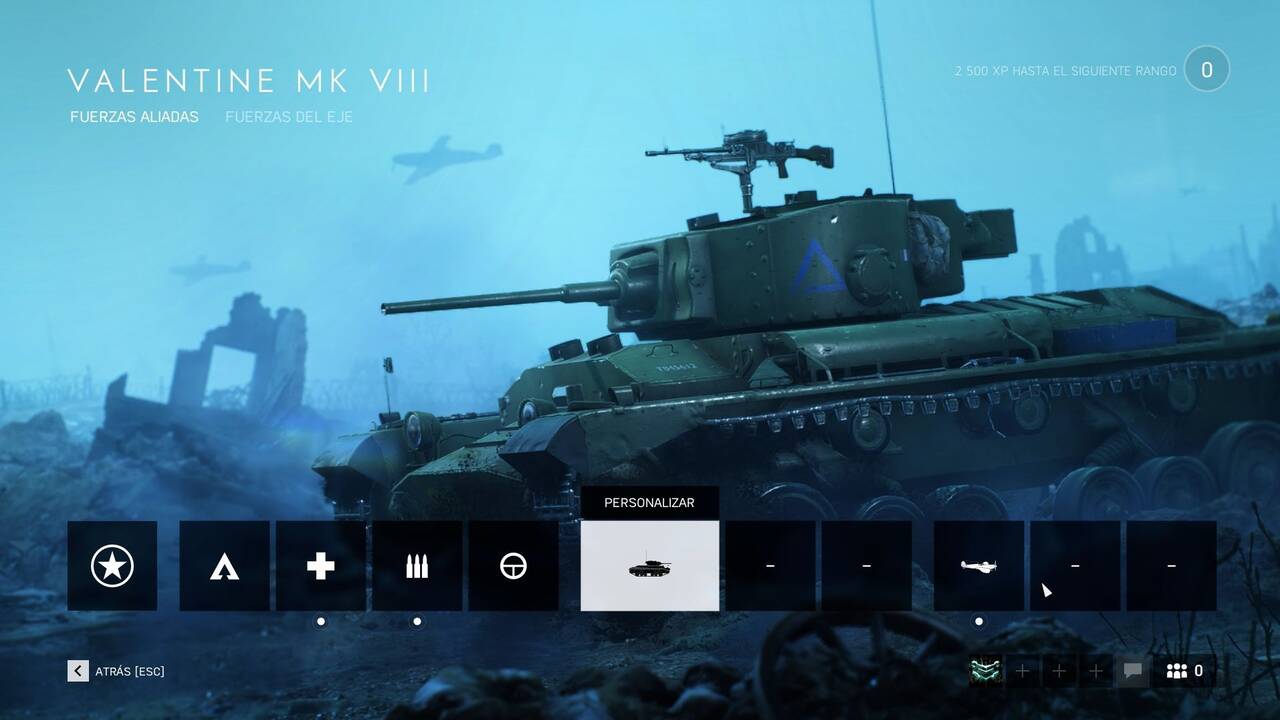Select the fighter plane vehicle icon
This screenshot has width=1280, height=720.
pos(978,565)
